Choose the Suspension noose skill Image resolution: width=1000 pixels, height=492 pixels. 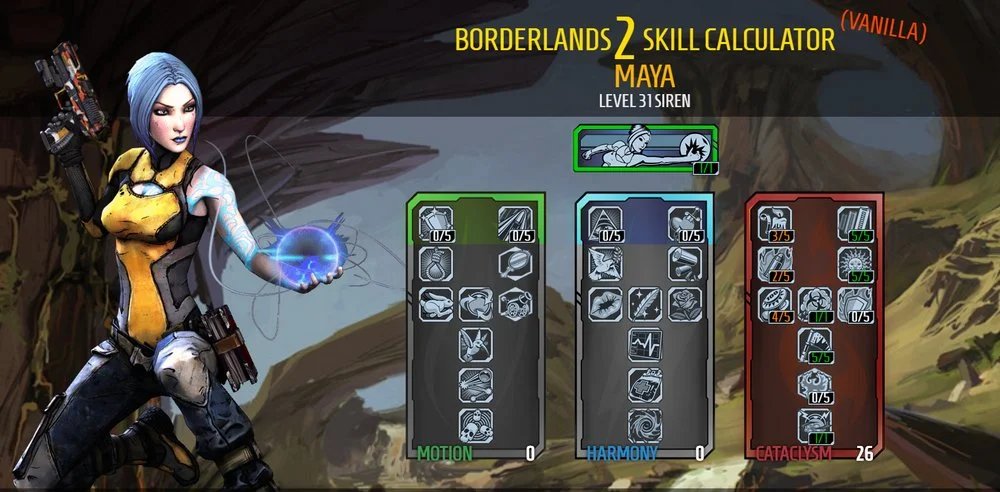coord(433,263)
